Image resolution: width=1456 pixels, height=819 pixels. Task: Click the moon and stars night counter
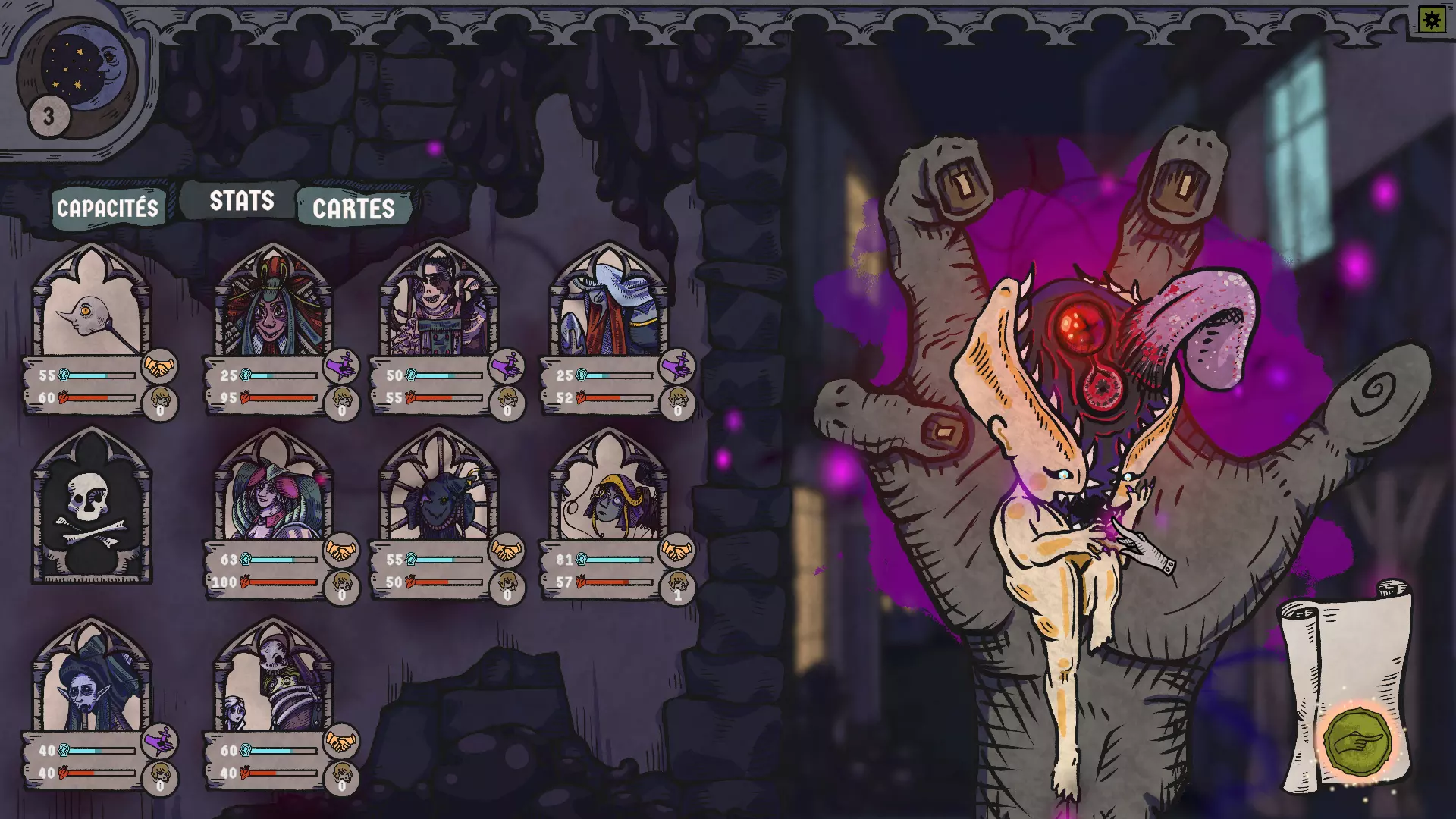click(78, 72)
